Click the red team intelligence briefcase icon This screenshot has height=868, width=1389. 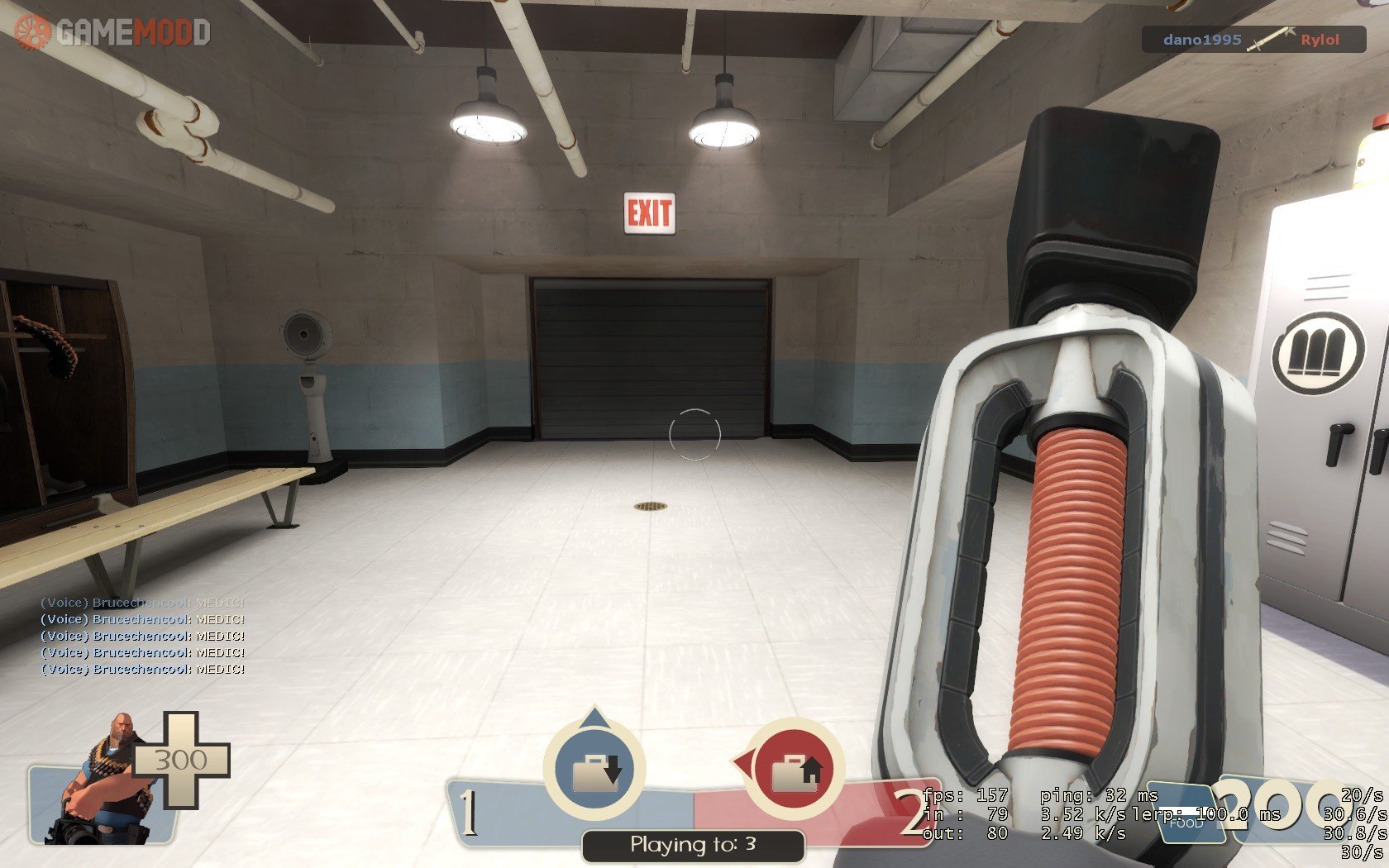795,770
